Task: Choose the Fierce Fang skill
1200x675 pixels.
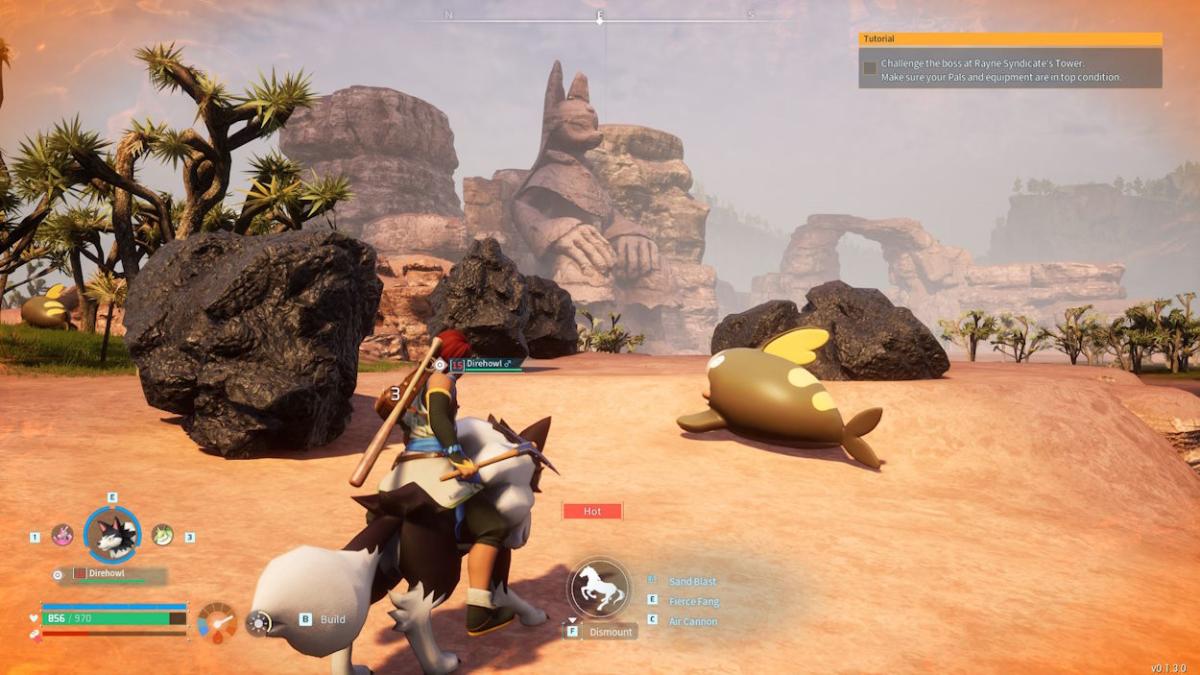Action: (x=693, y=601)
